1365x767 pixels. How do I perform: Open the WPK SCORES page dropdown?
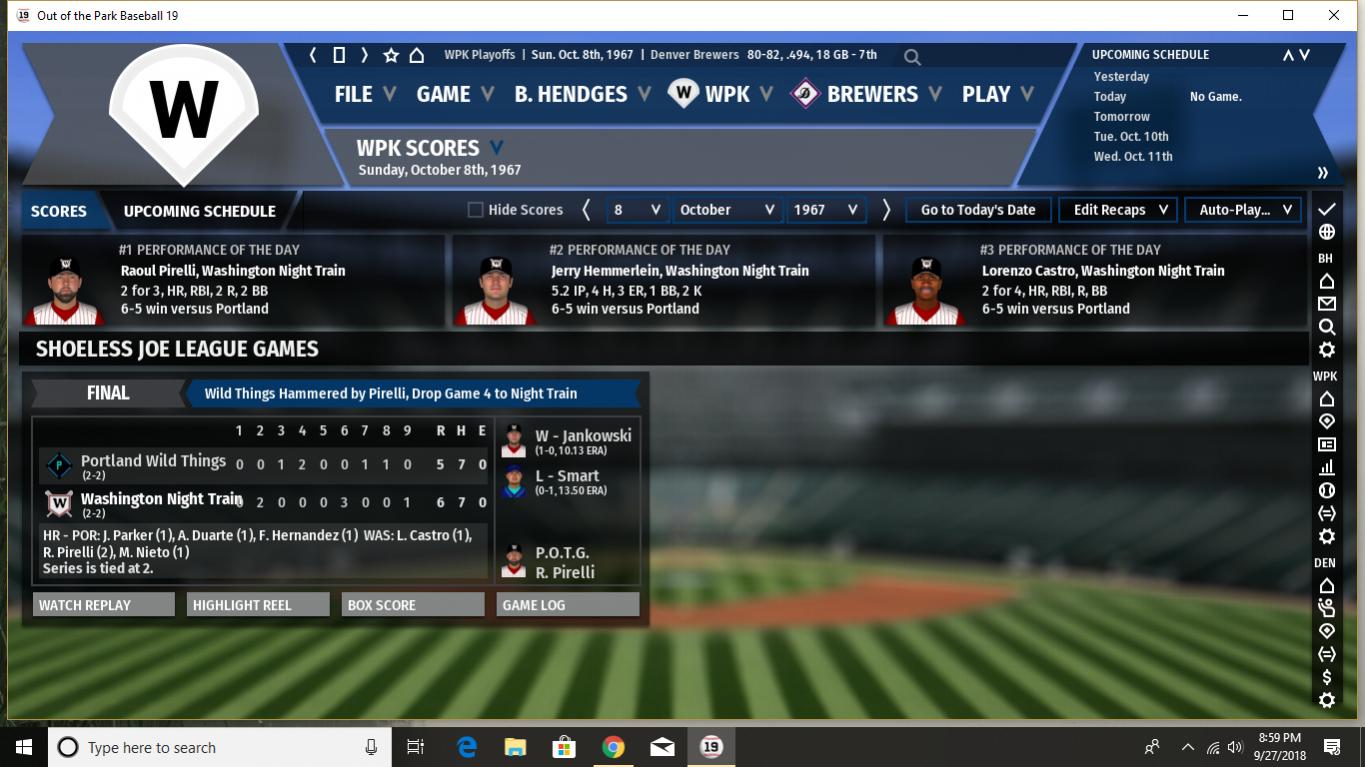pyautogui.click(x=496, y=148)
